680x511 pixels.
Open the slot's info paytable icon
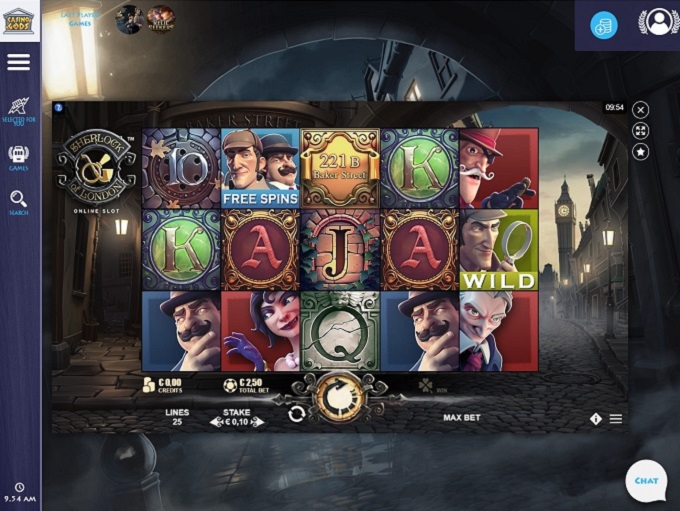(x=596, y=419)
